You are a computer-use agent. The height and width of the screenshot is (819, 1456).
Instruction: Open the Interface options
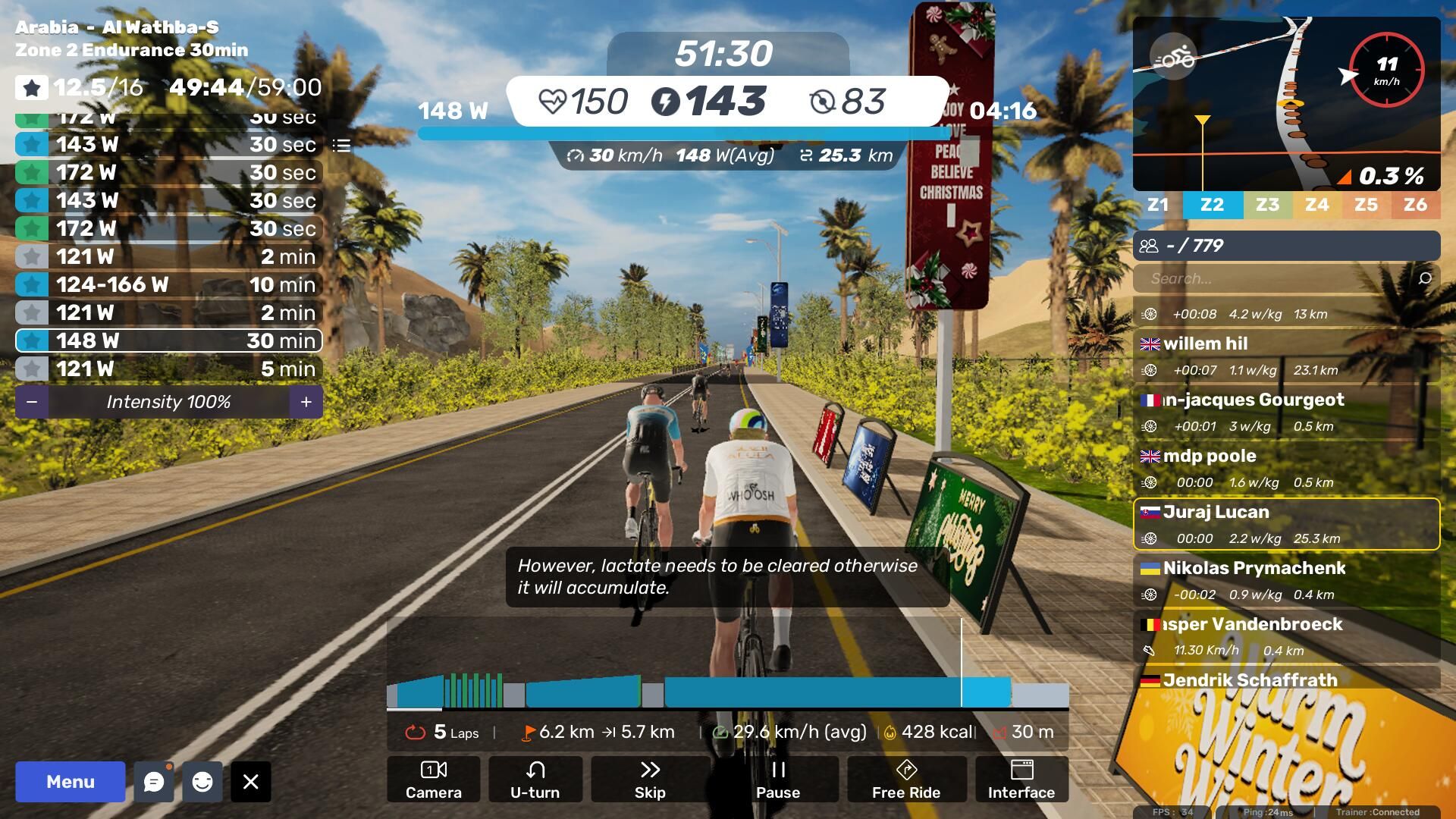coord(1021,779)
